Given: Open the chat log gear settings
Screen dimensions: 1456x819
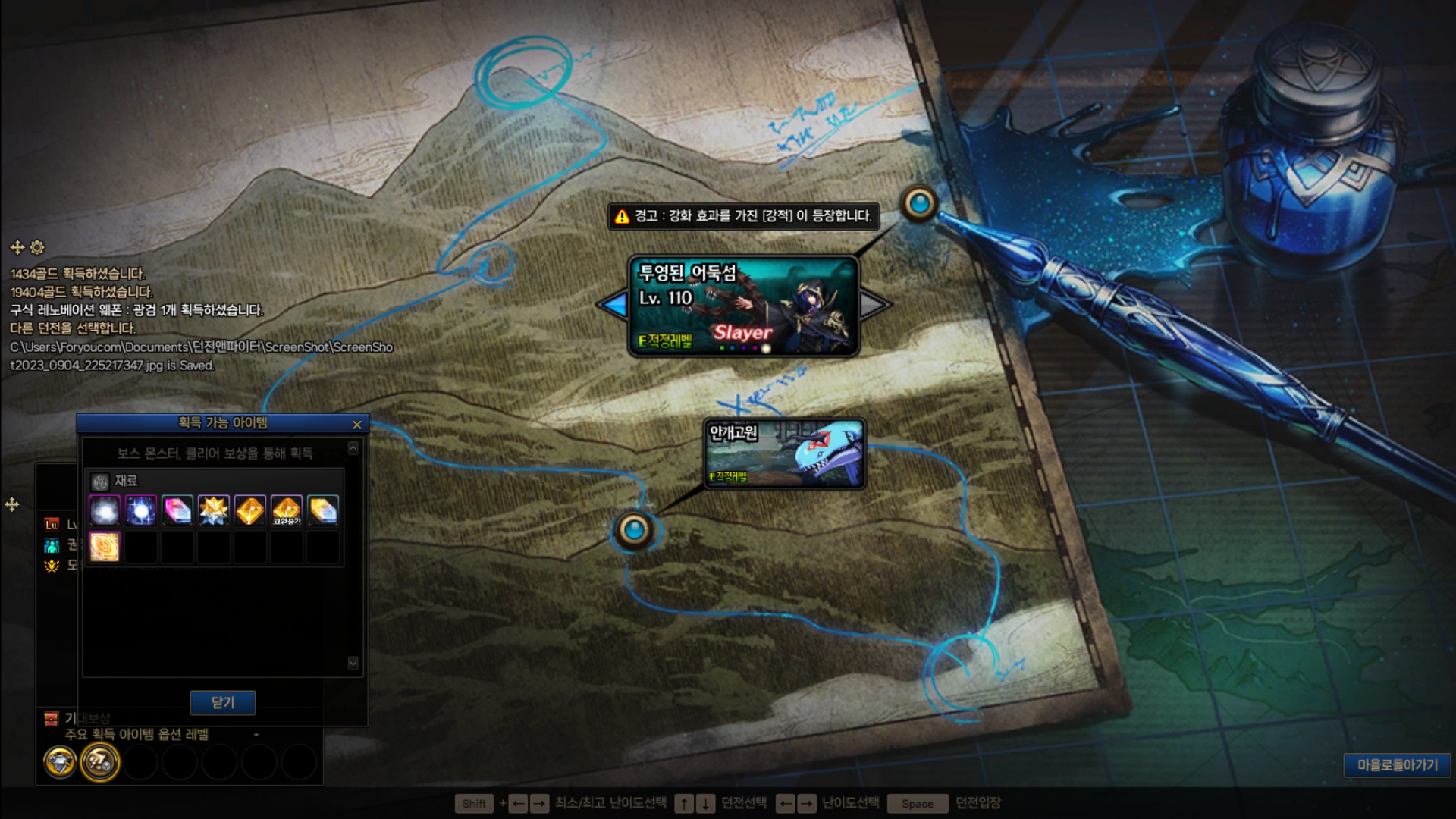Looking at the screenshot, I should coord(37,247).
